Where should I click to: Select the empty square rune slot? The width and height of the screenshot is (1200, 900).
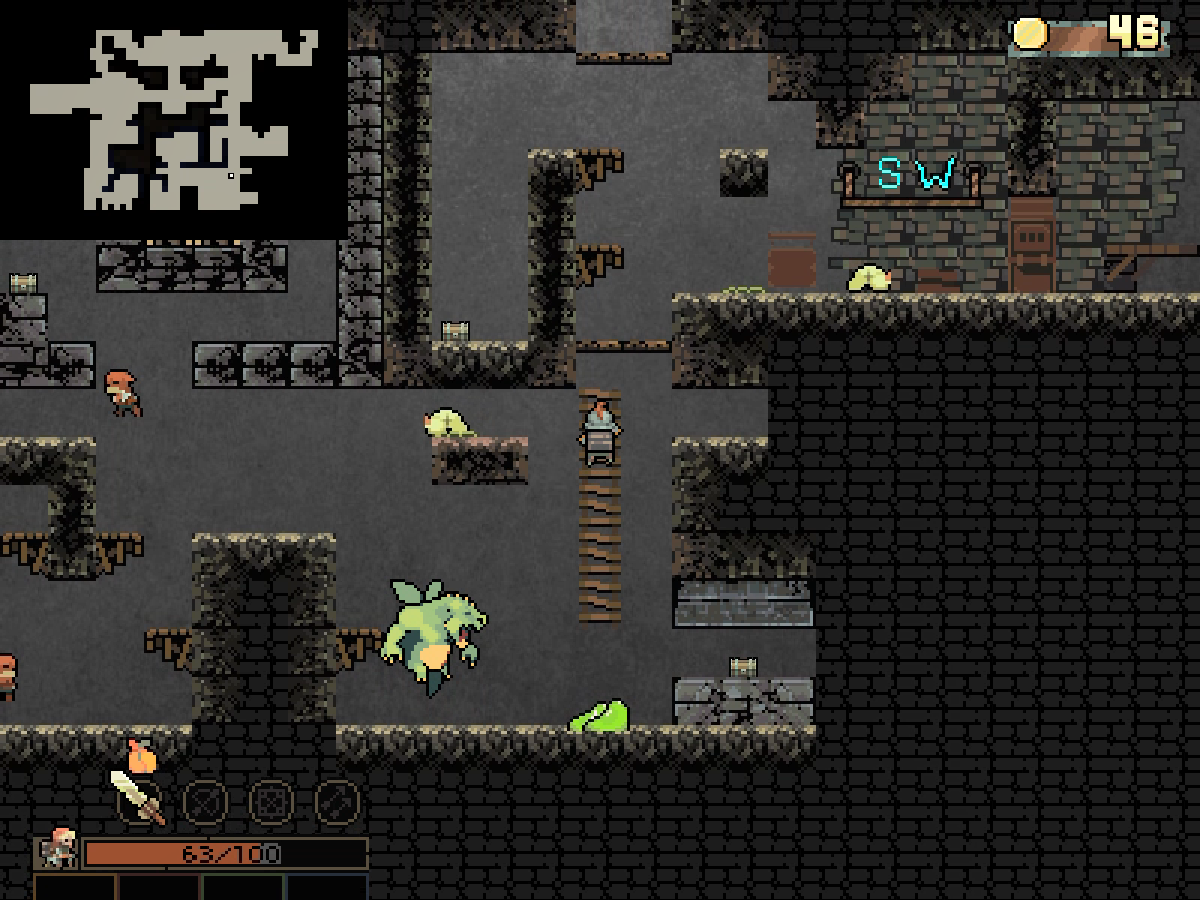[271, 801]
